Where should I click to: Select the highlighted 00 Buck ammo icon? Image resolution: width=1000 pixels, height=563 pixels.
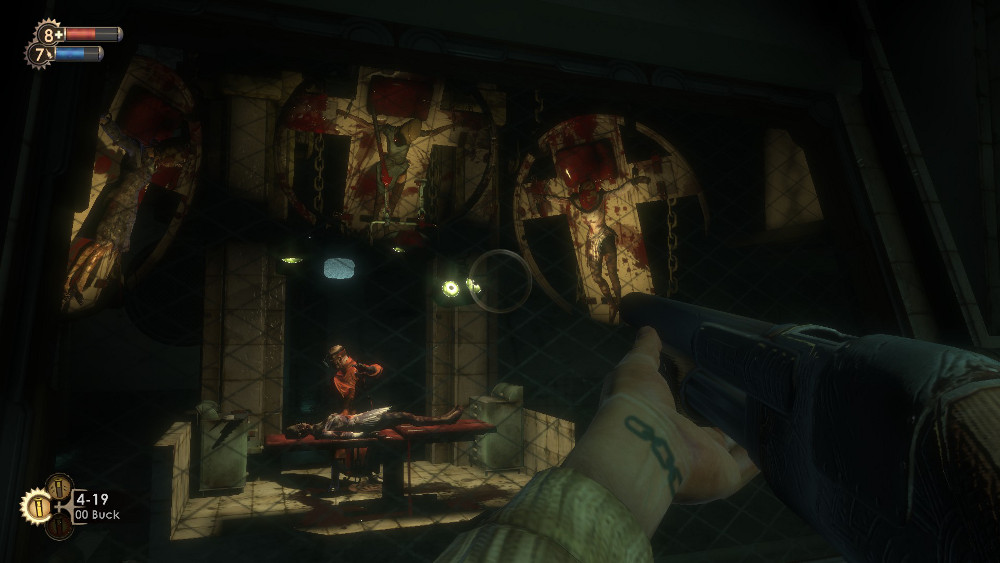click(x=35, y=505)
